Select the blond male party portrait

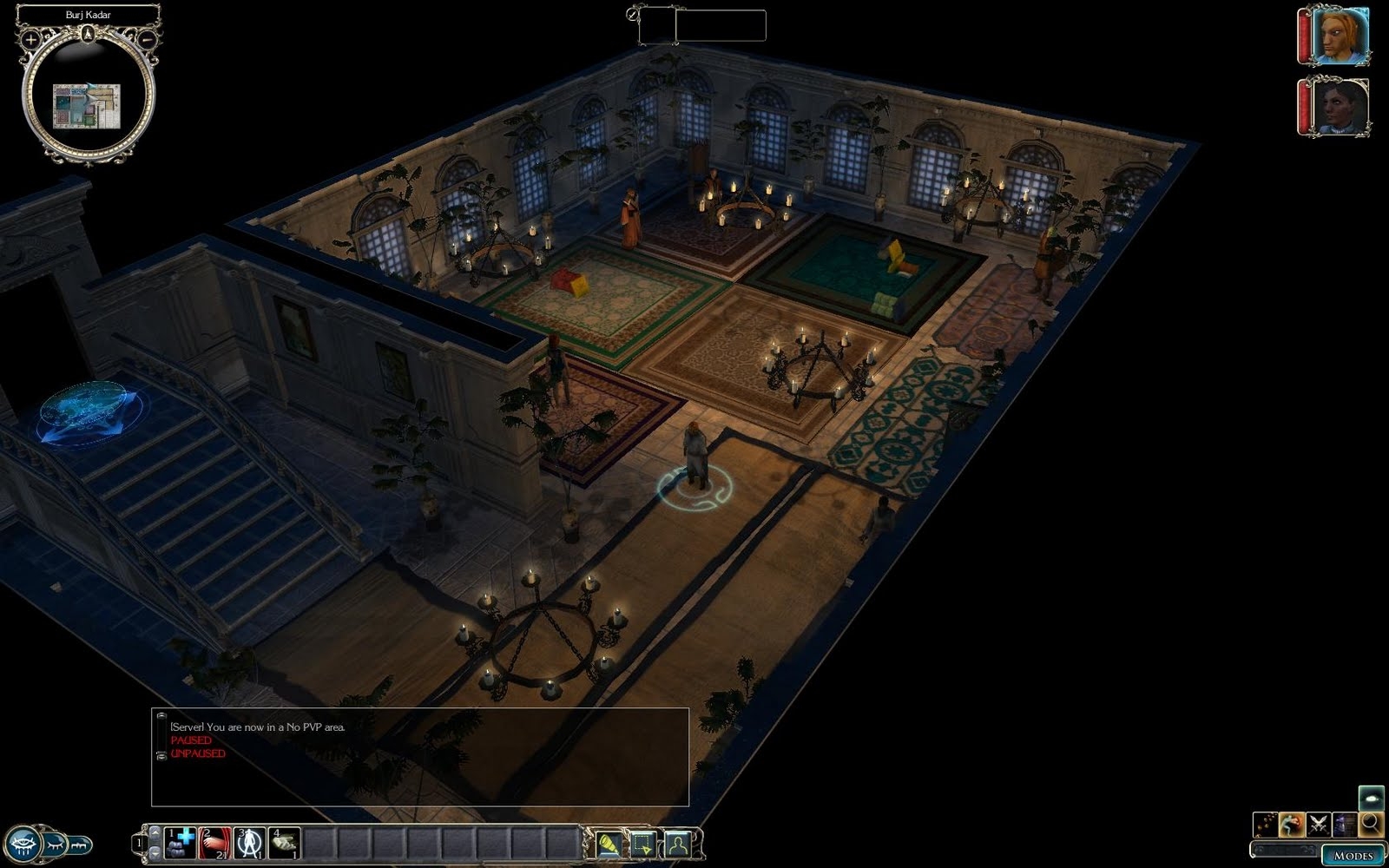[1338, 36]
